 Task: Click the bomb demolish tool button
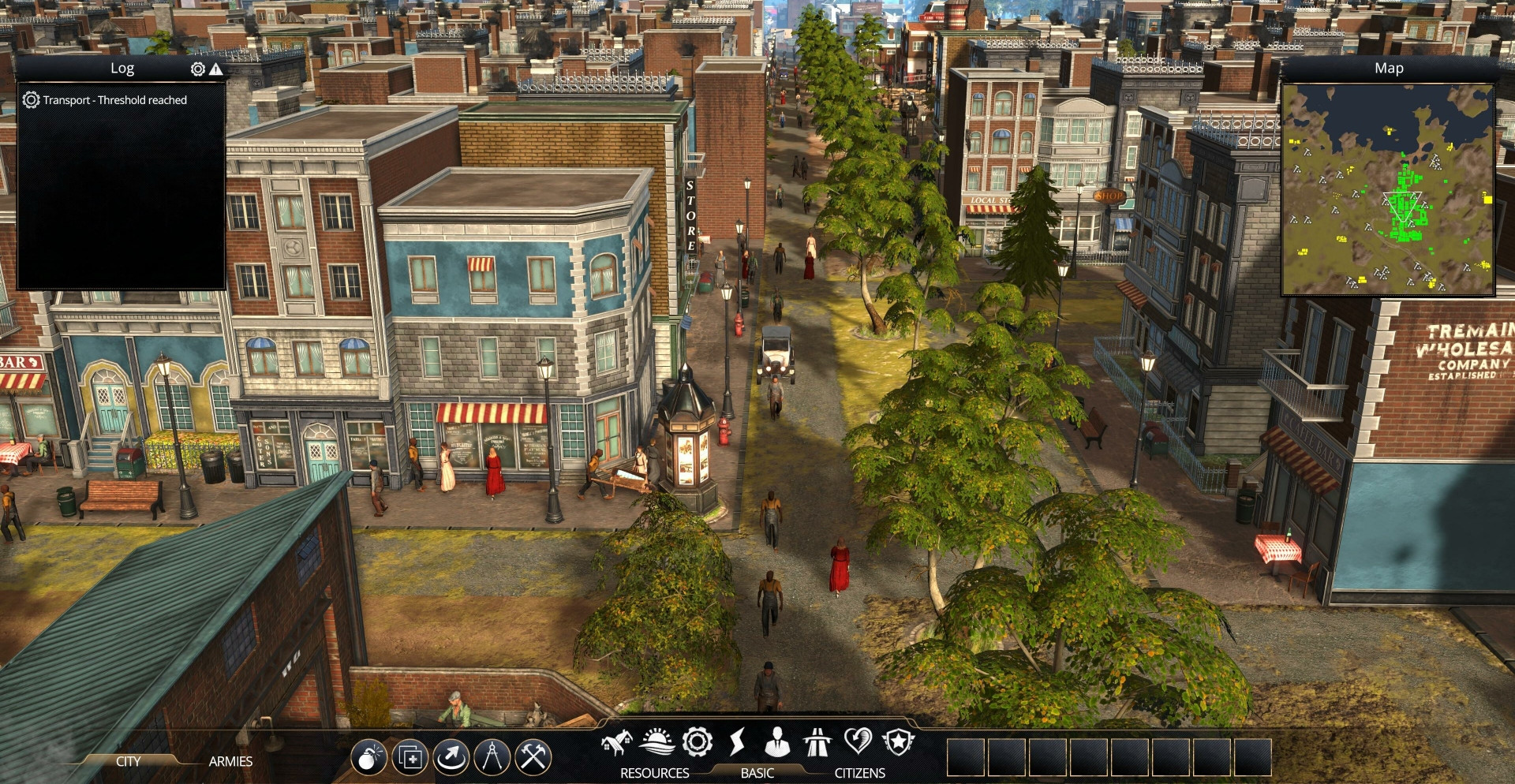[x=369, y=758]
